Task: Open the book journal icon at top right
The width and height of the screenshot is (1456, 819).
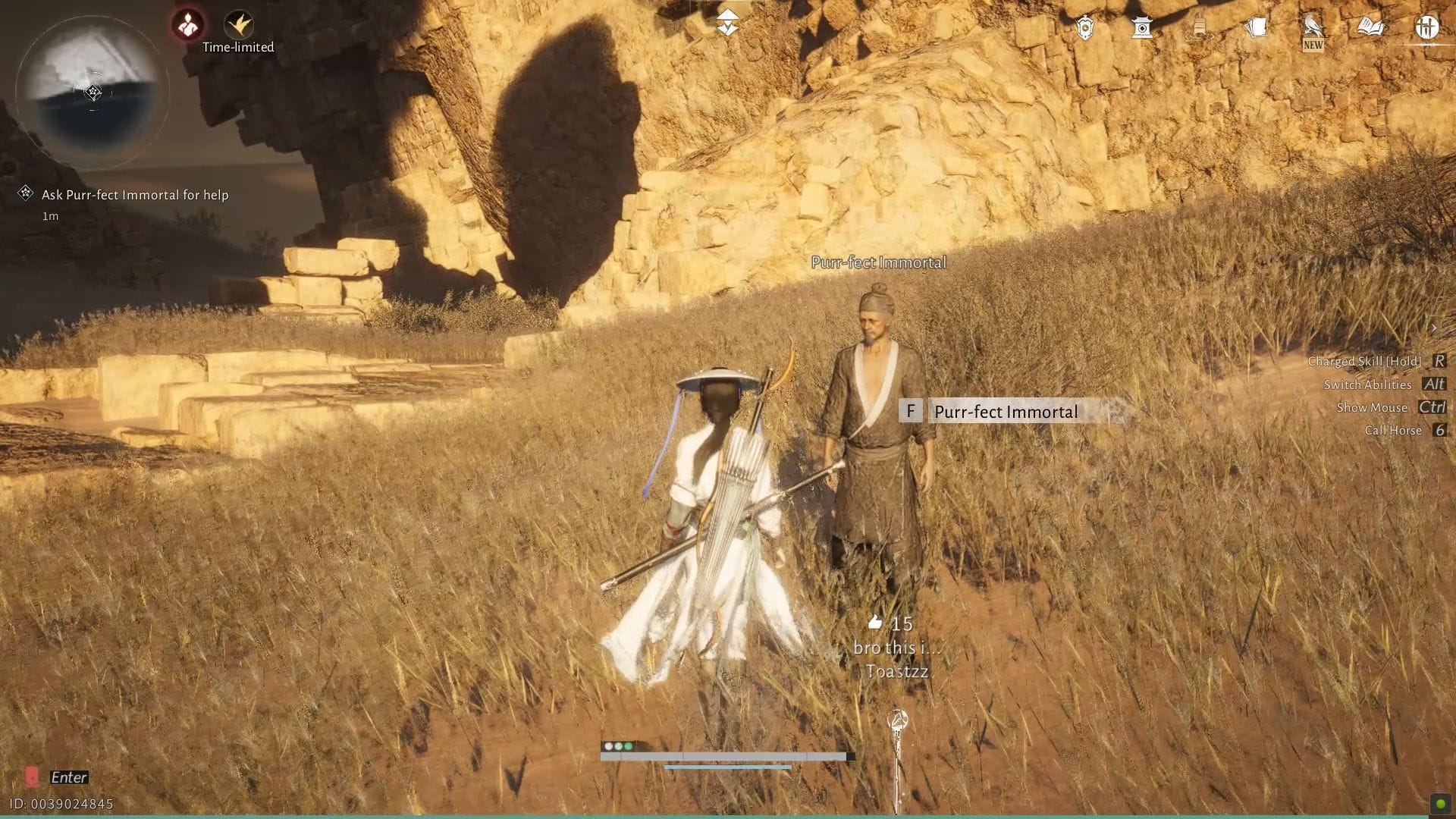Action: point(1369,27)
